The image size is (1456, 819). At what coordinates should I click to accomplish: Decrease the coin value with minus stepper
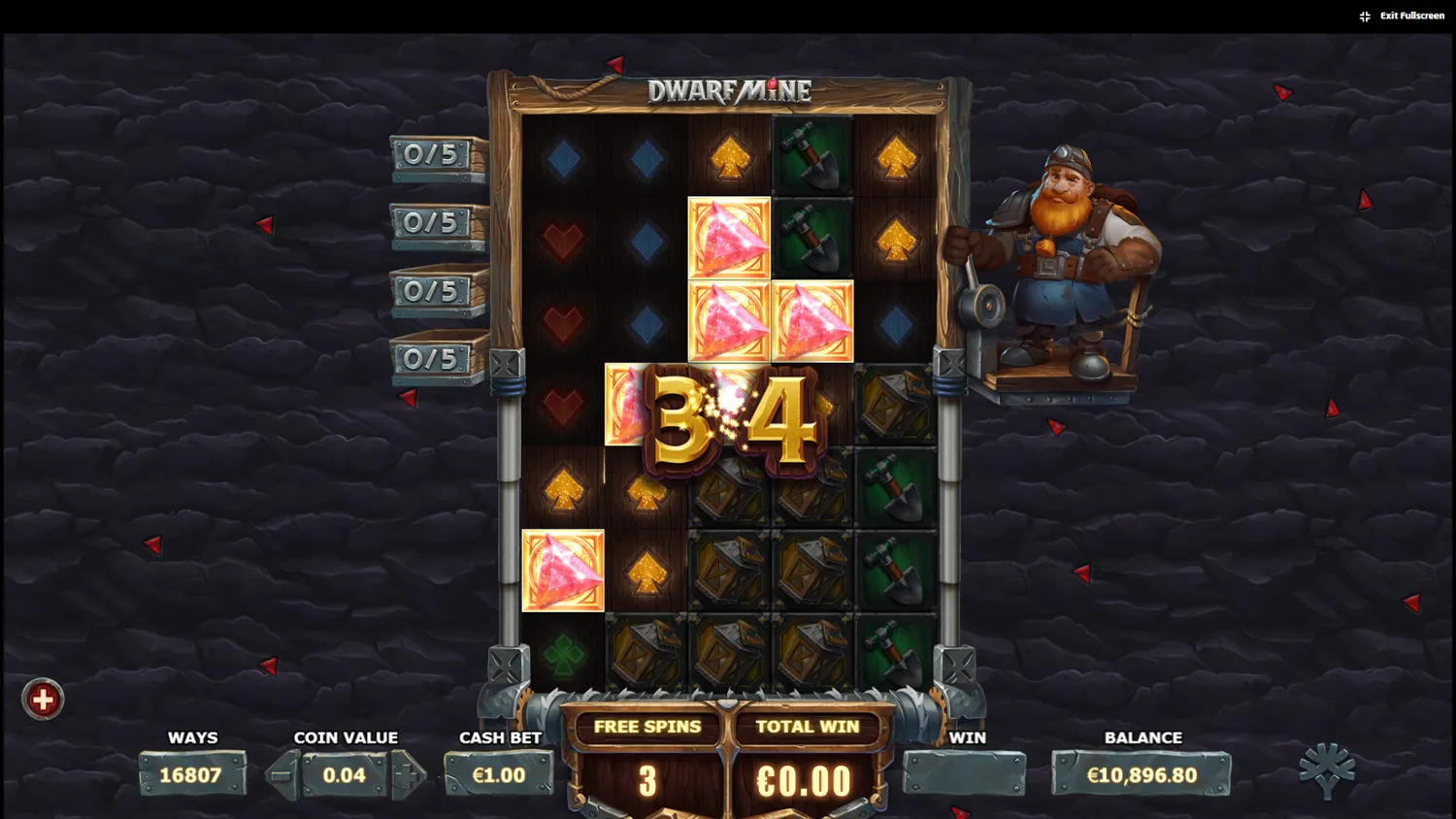281,774
